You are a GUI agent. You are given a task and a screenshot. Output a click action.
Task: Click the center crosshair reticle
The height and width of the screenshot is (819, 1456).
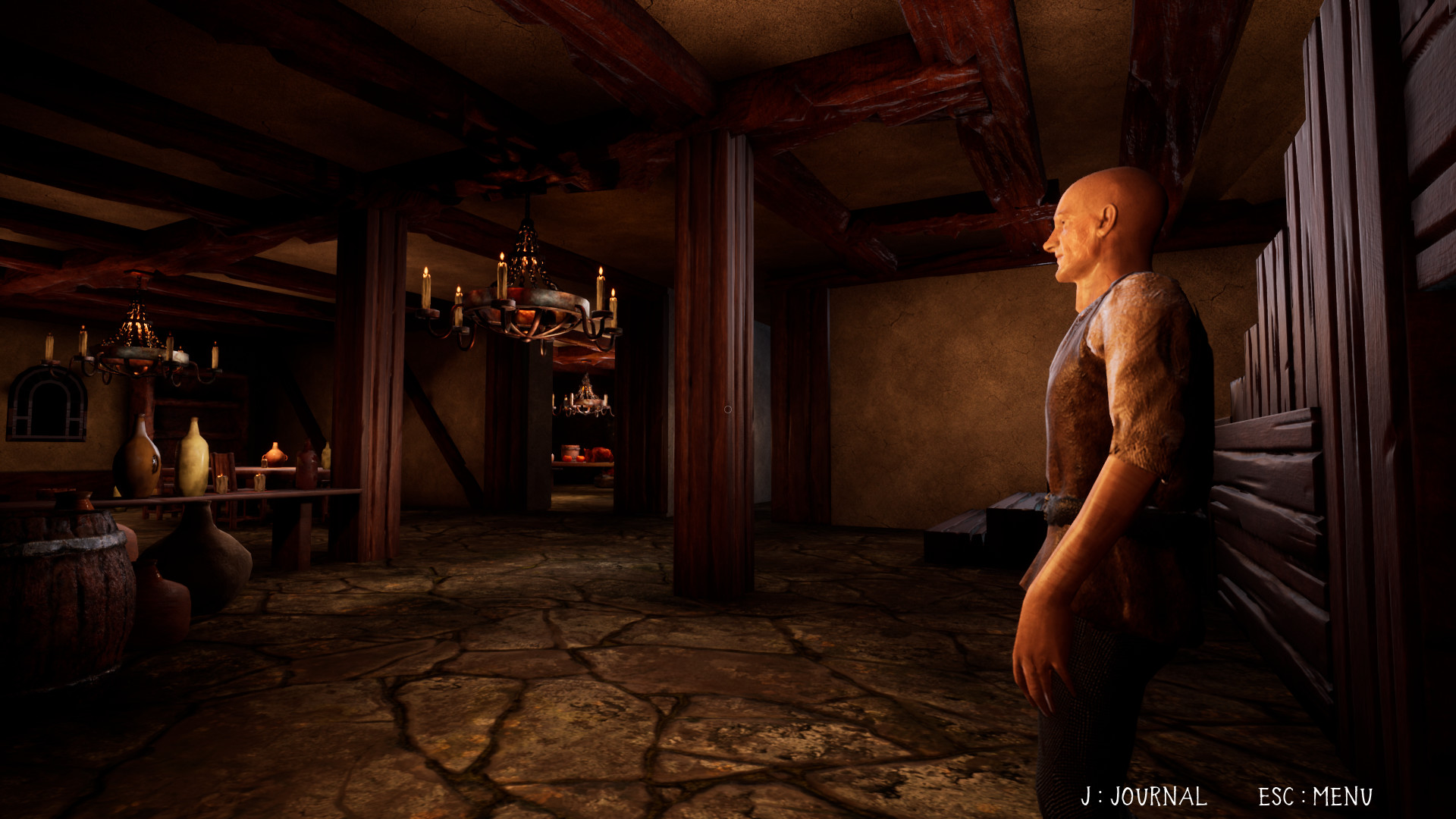(x=726, y=408)
